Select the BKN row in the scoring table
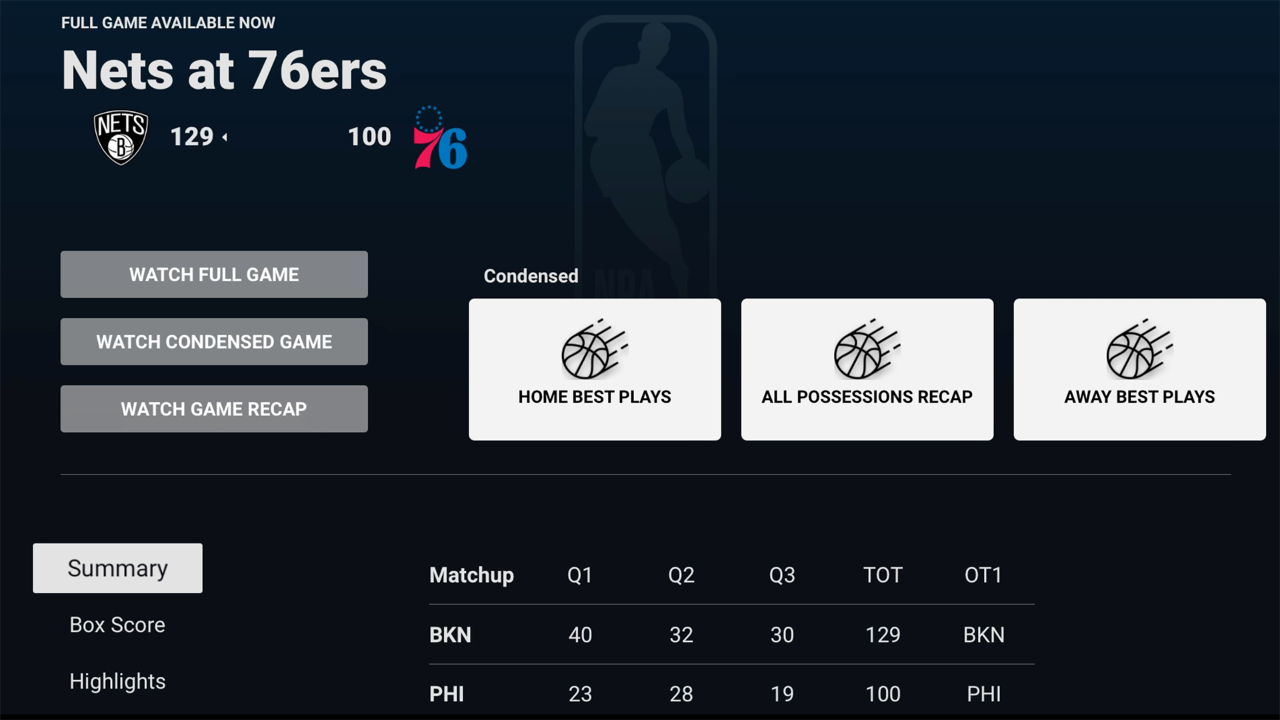 [730, 634]
